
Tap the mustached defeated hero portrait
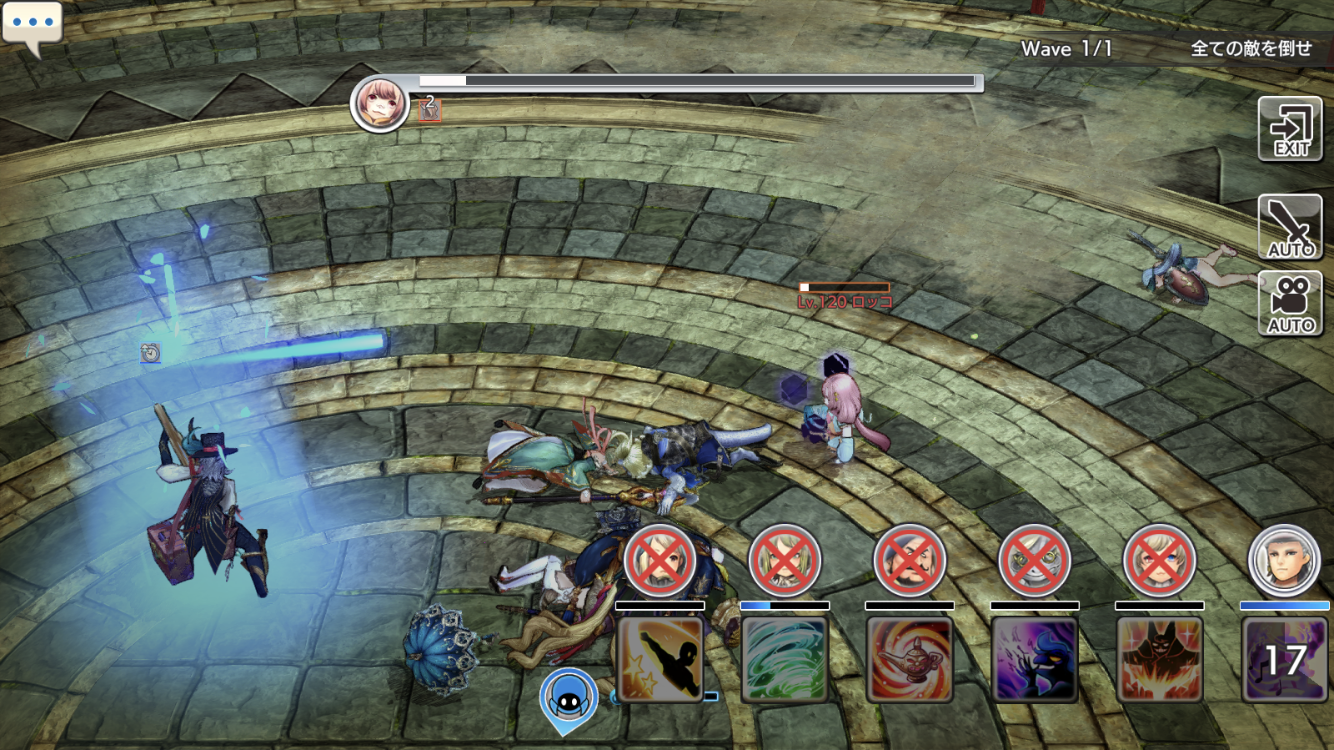(910, 560)
